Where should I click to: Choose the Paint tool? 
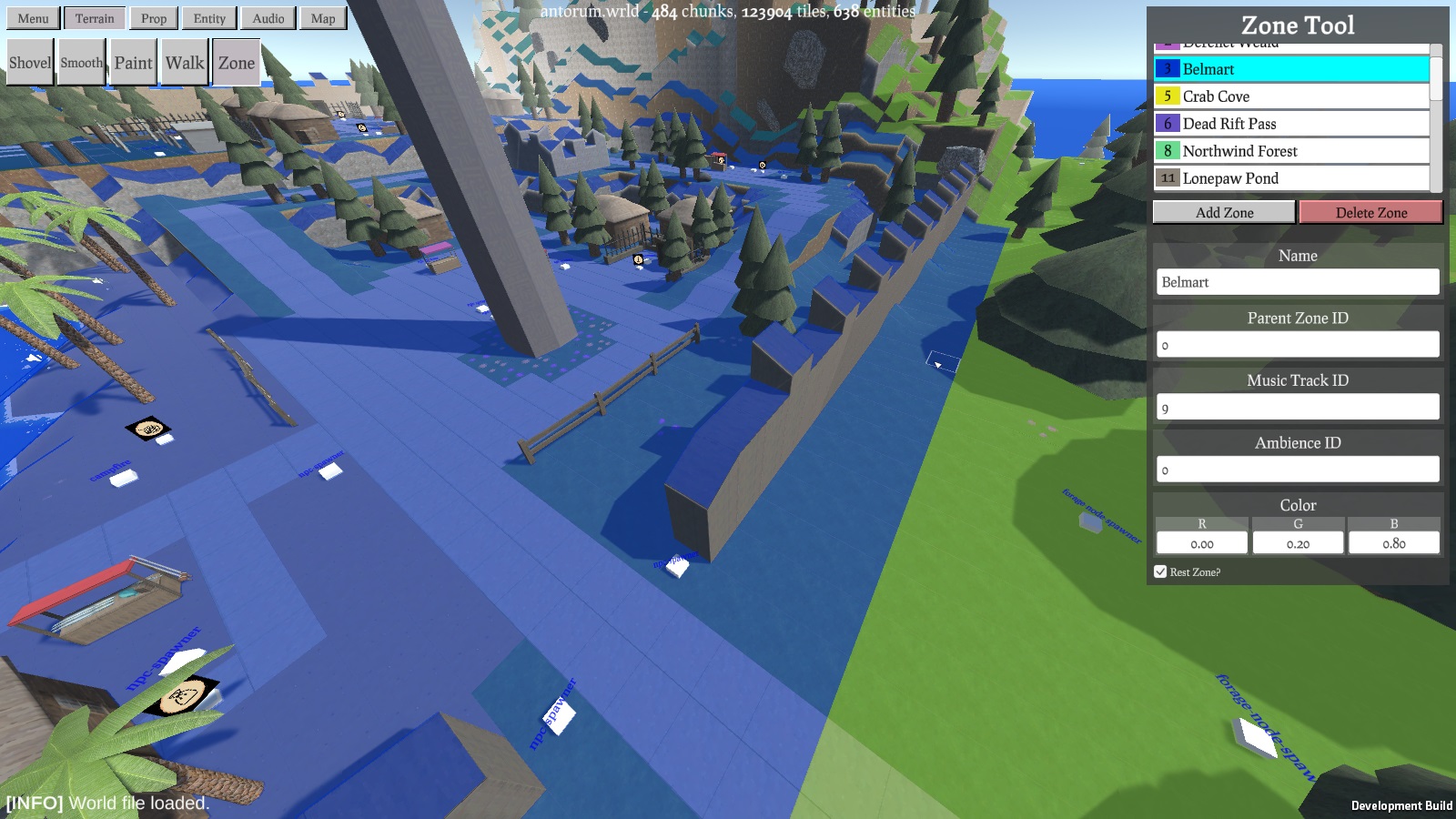coord(133,63)
